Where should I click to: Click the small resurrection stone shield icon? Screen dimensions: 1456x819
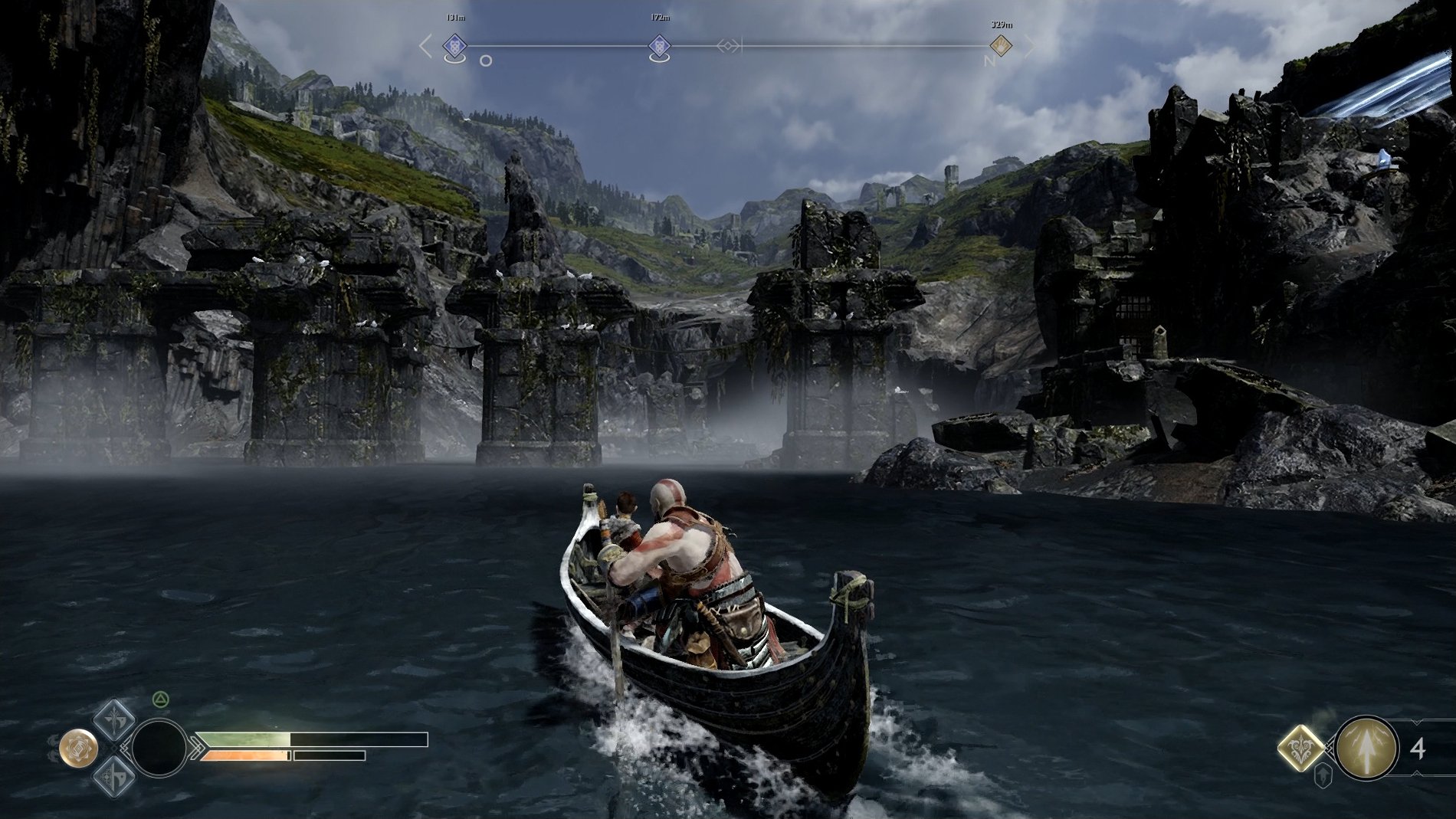click(1323, 775)
